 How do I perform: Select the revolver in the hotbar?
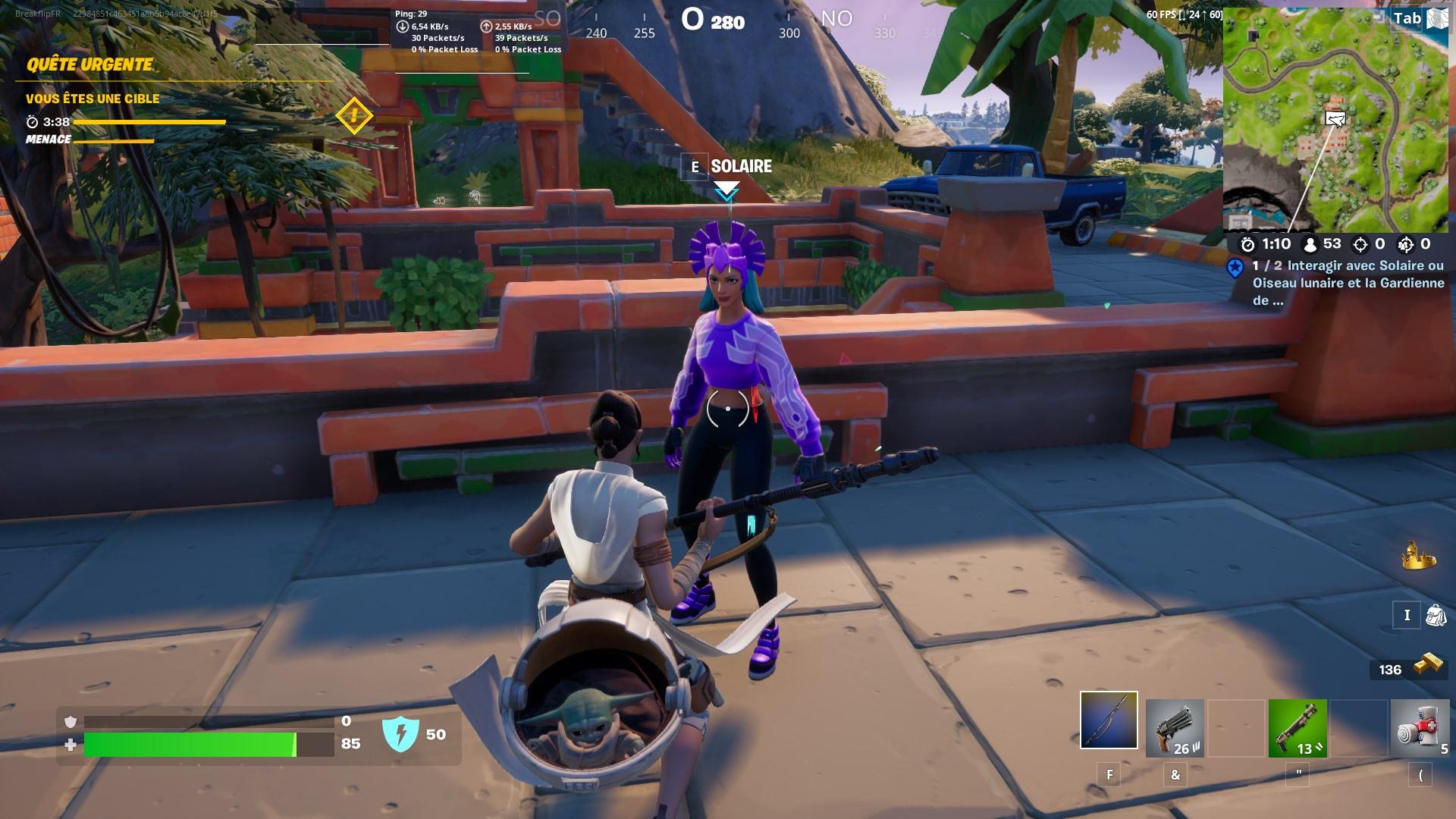click(x=1175, y=728)
